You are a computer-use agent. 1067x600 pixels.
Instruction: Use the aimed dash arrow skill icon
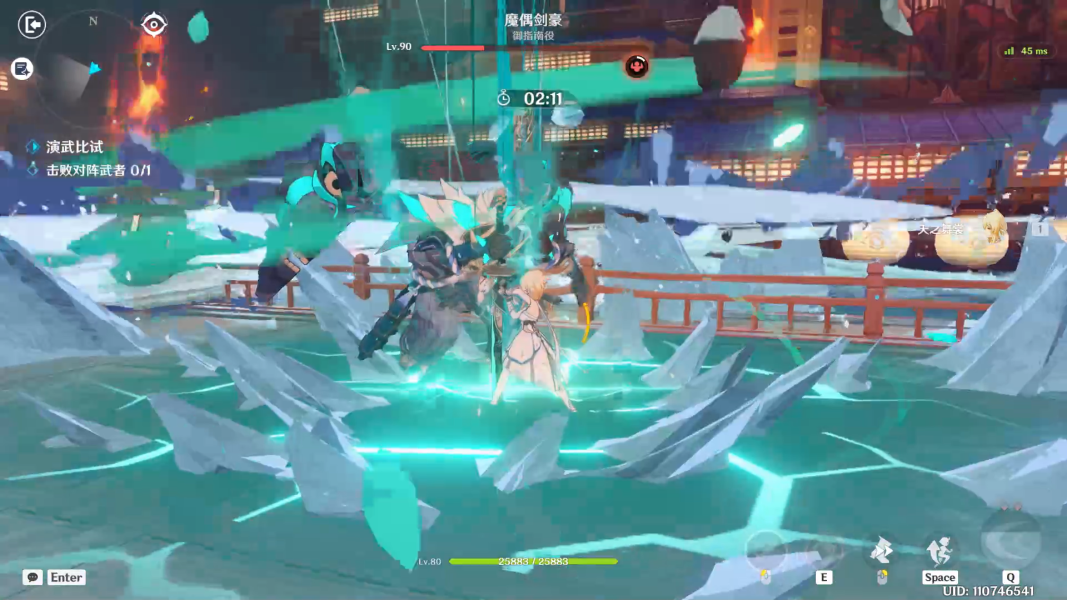882,549
